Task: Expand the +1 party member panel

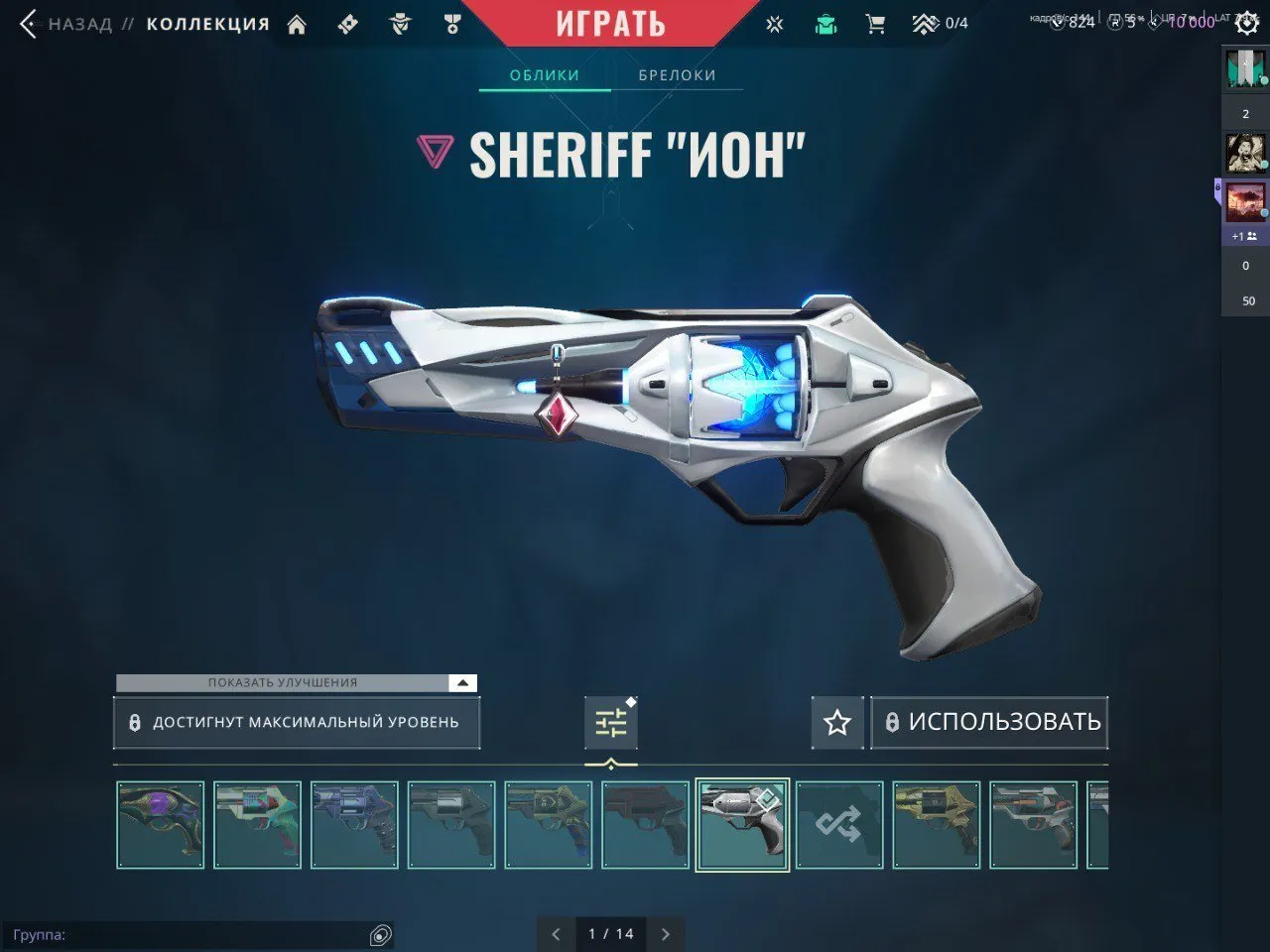Action: [1243, 235]
